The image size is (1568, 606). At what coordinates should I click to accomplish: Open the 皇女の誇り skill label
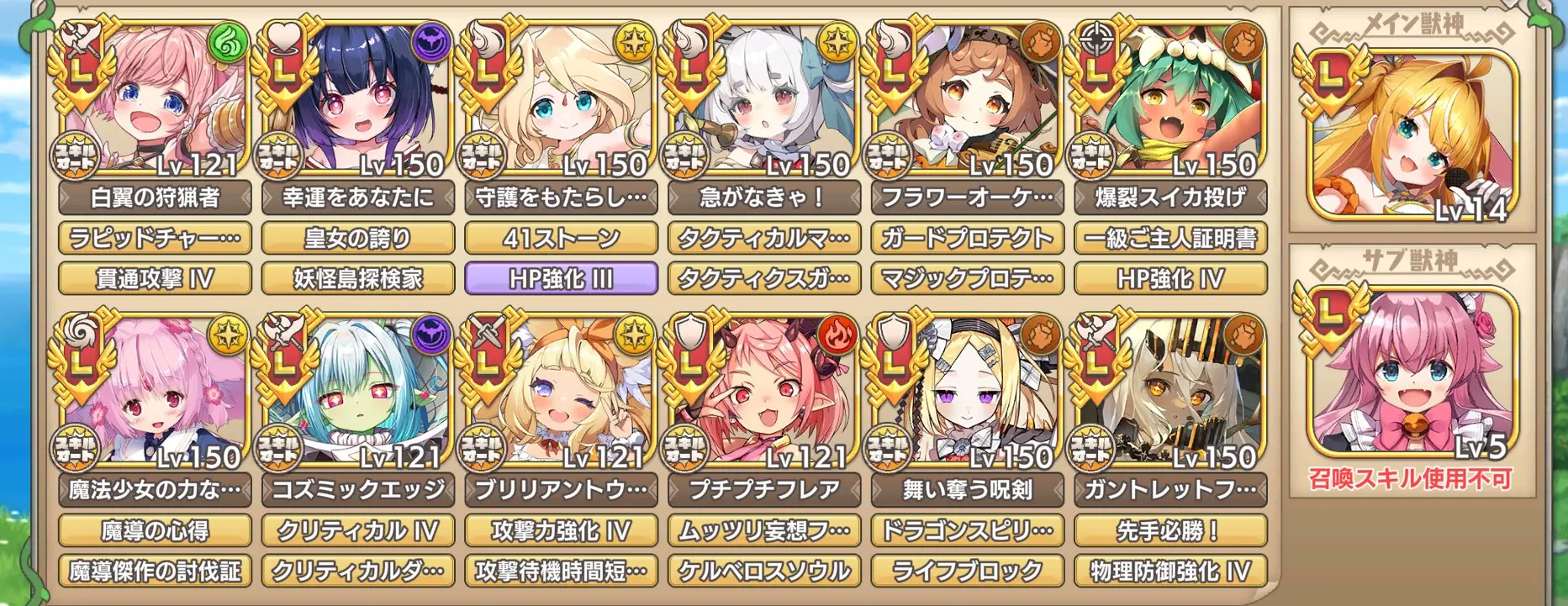358,239
